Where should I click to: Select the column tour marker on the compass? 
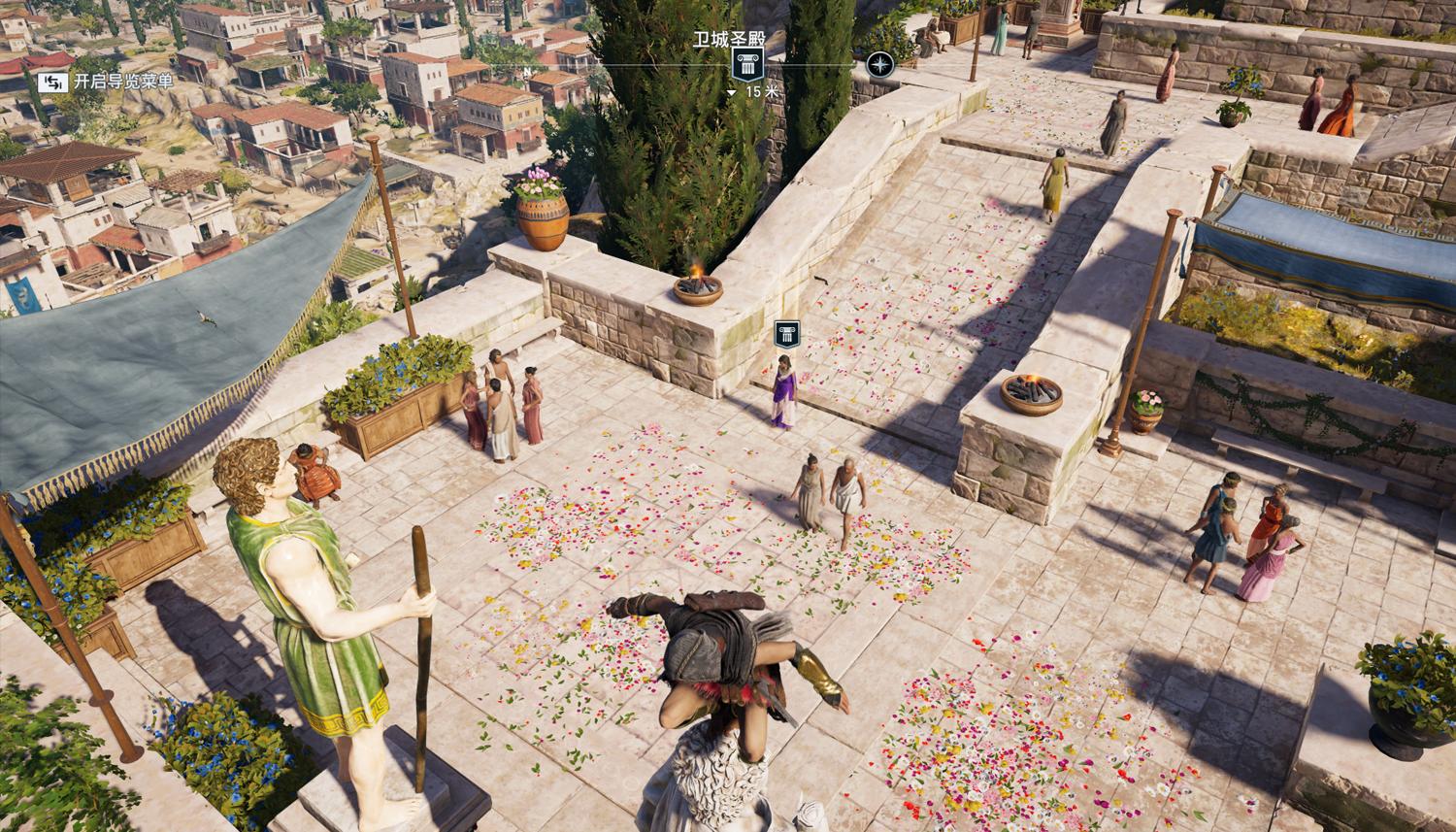click(745, 66)
